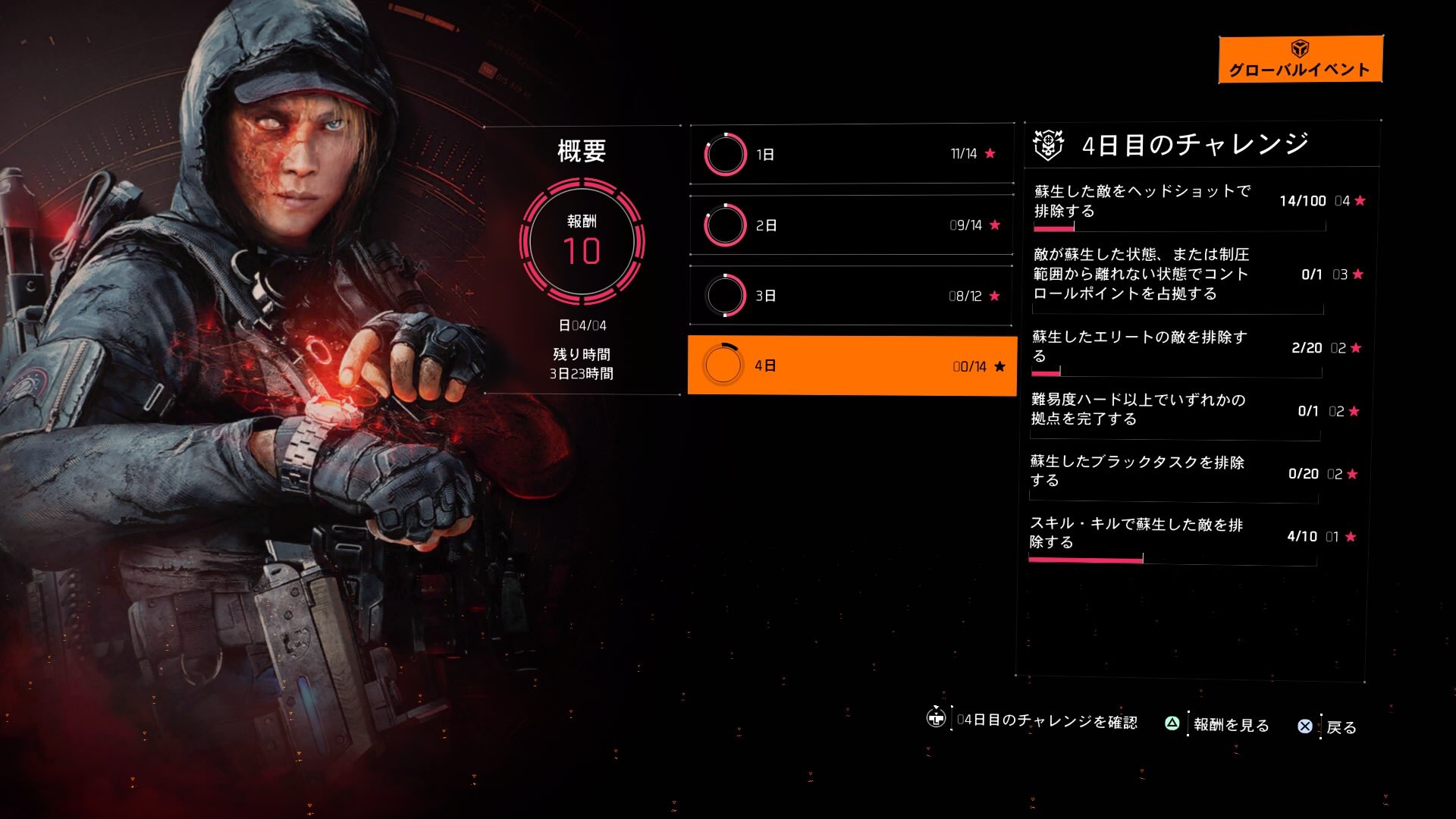Image resolution: width=1456 pixels, height=819 pixels.
Task: Collapse the highlighted 4日 entry
Action: [851, 366]
